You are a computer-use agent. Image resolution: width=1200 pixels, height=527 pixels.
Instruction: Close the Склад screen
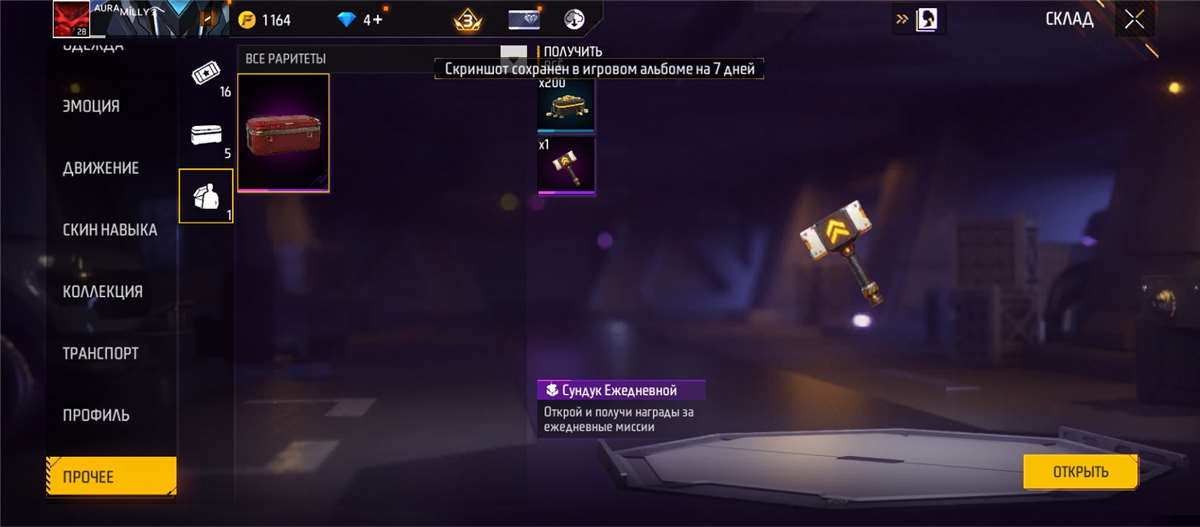click(x=1134, y=19)
